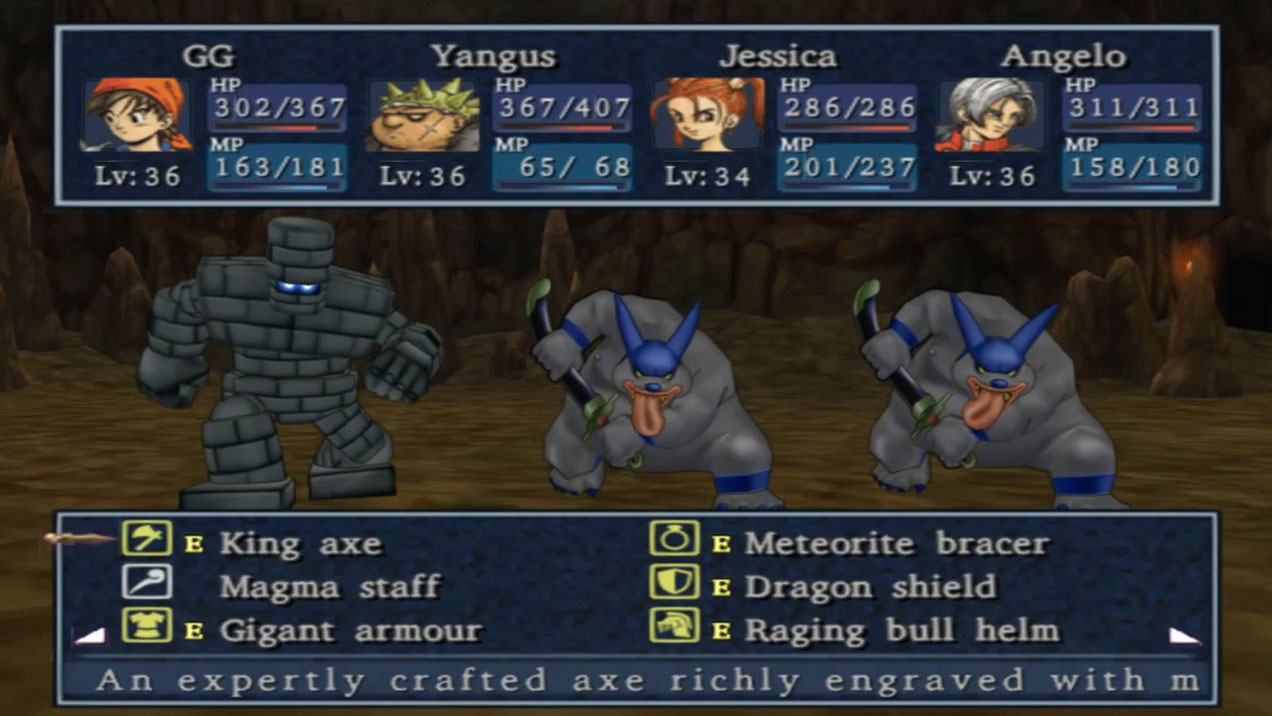Screen dimensions: 1272x716
Task: Click the left page arrow of item list
Action: (89, 635)
